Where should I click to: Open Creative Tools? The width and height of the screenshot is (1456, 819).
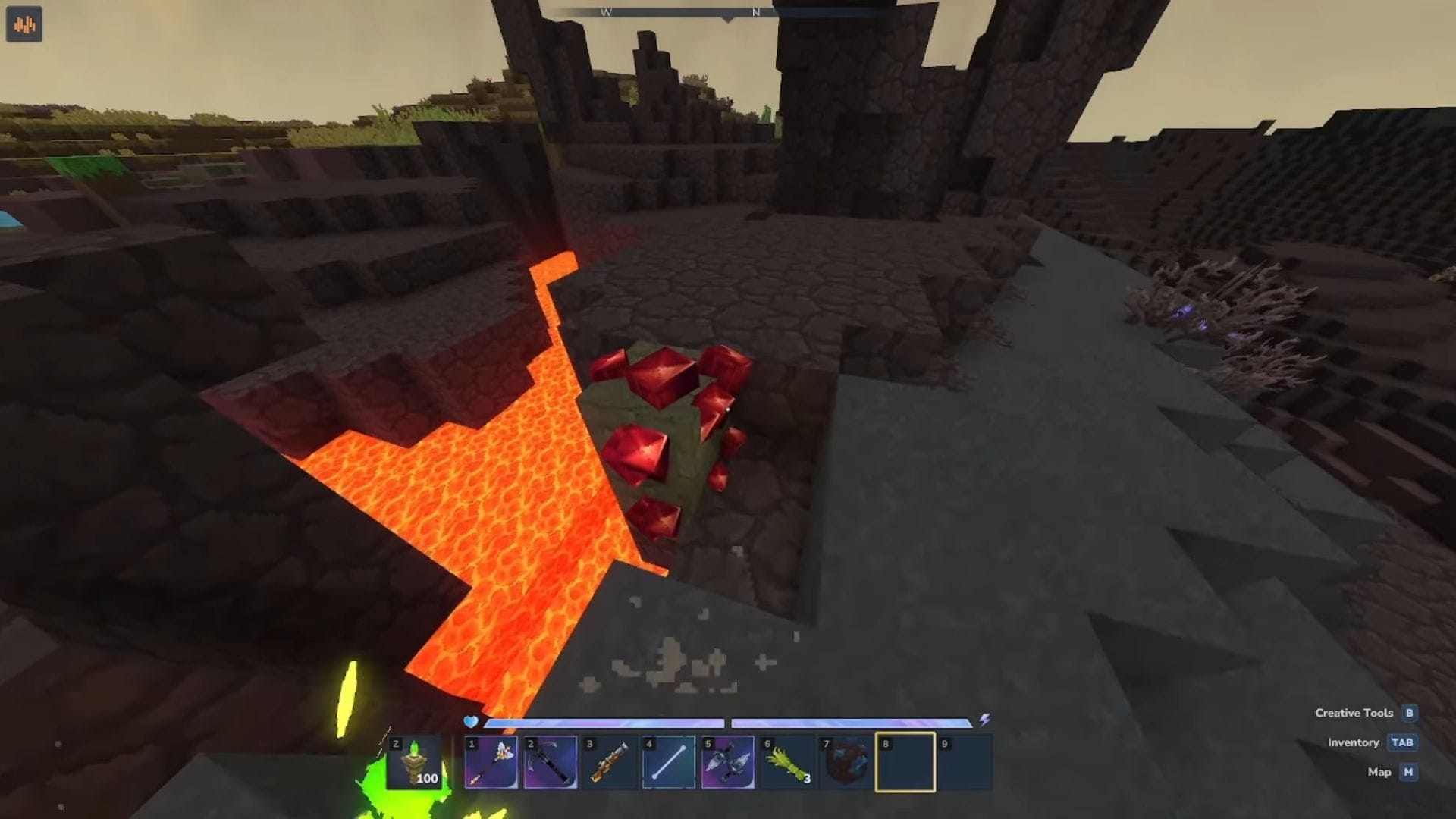tap(1357, 713)
